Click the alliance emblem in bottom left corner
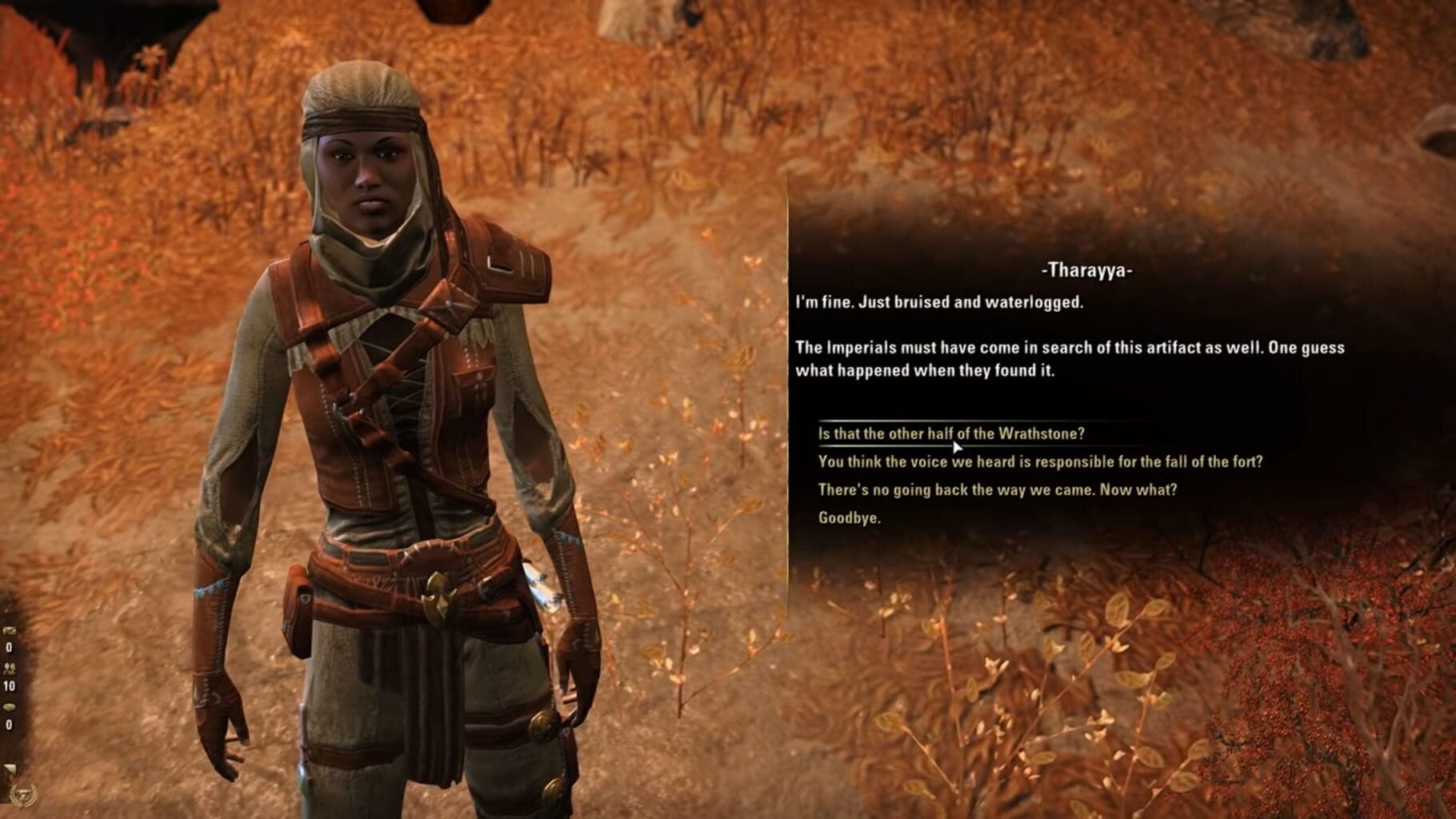This screenshot has height=819, width=1456. (24, 793)
